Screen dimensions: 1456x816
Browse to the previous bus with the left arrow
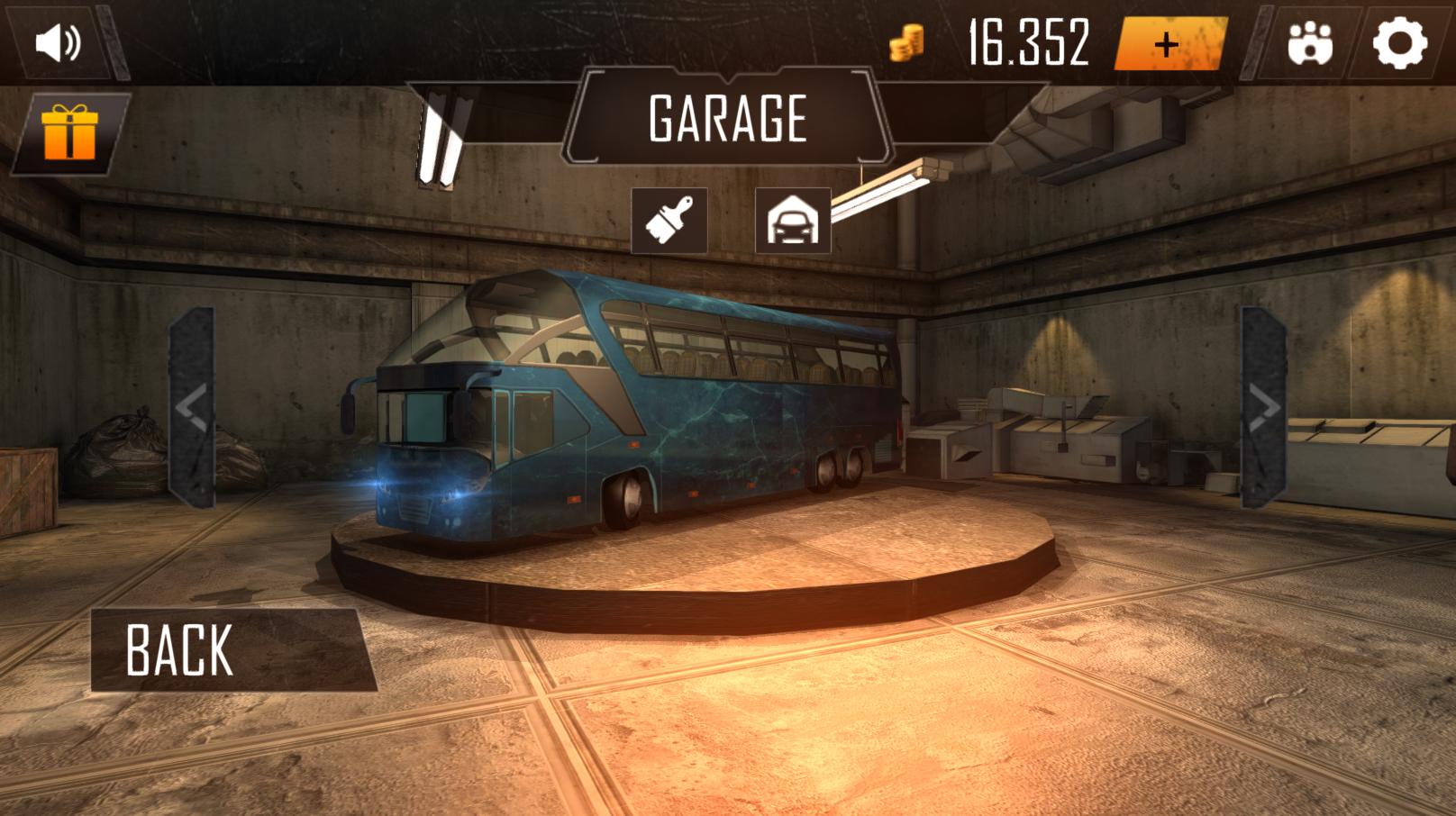point(195,405)
